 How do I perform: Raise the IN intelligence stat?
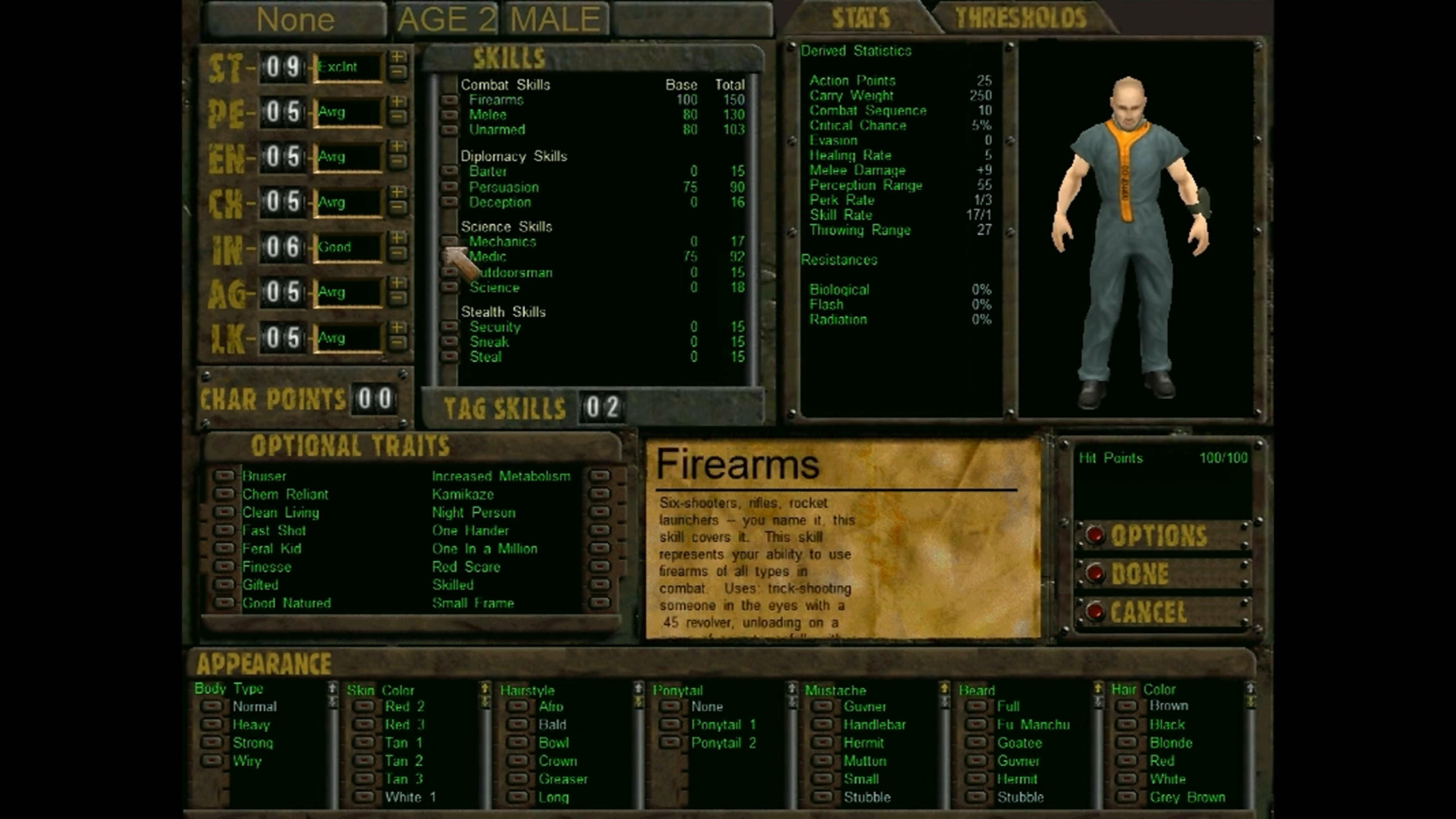coord(398,237)
